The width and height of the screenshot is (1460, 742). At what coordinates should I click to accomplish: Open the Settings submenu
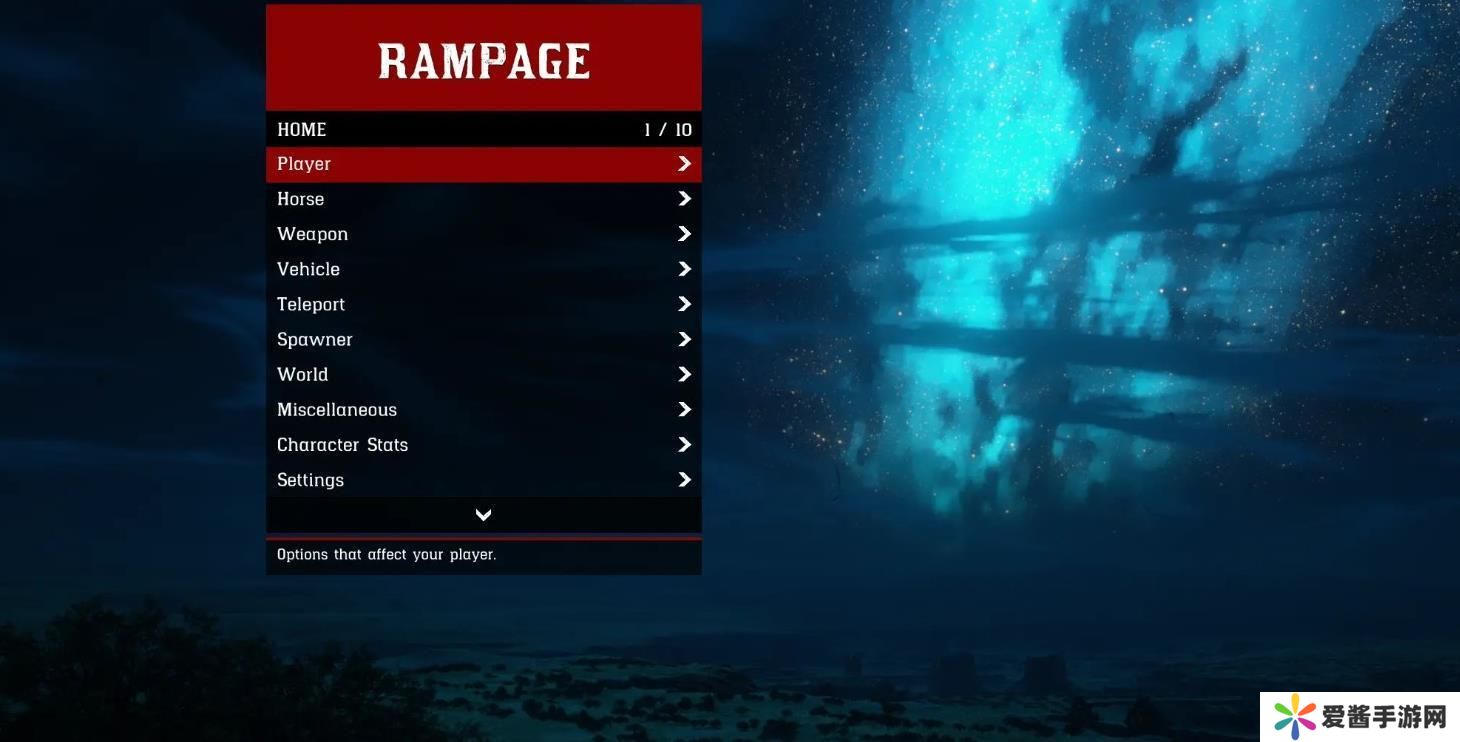click(x=483, y=480)
